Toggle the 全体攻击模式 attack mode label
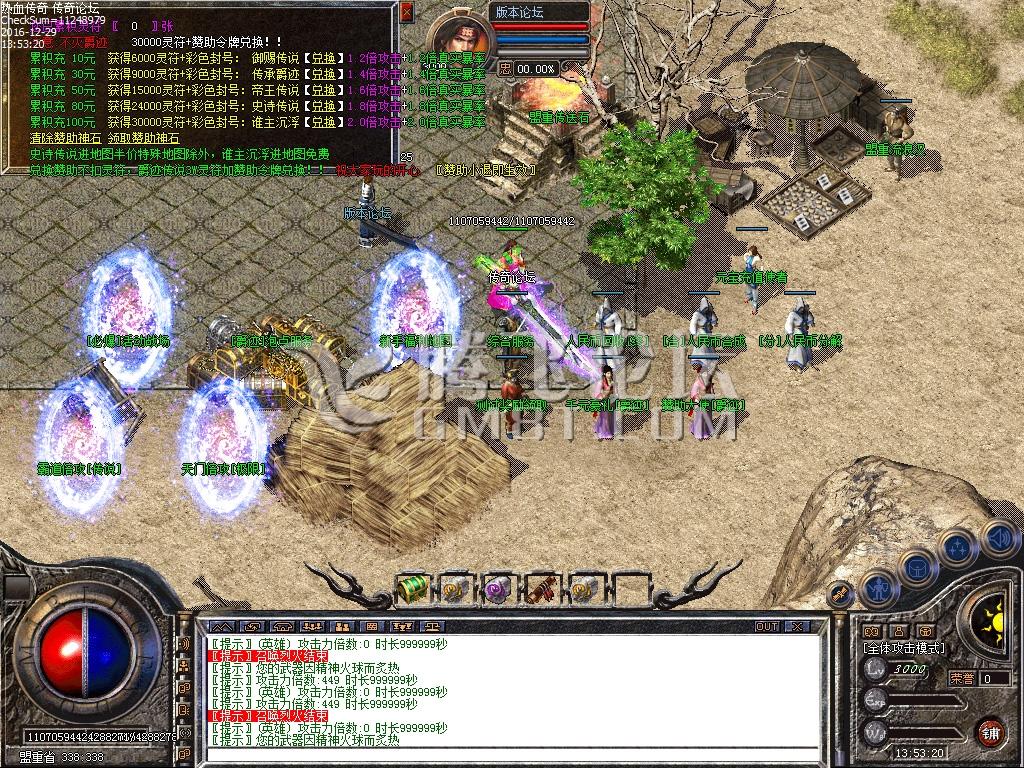 tap(903, 648)
